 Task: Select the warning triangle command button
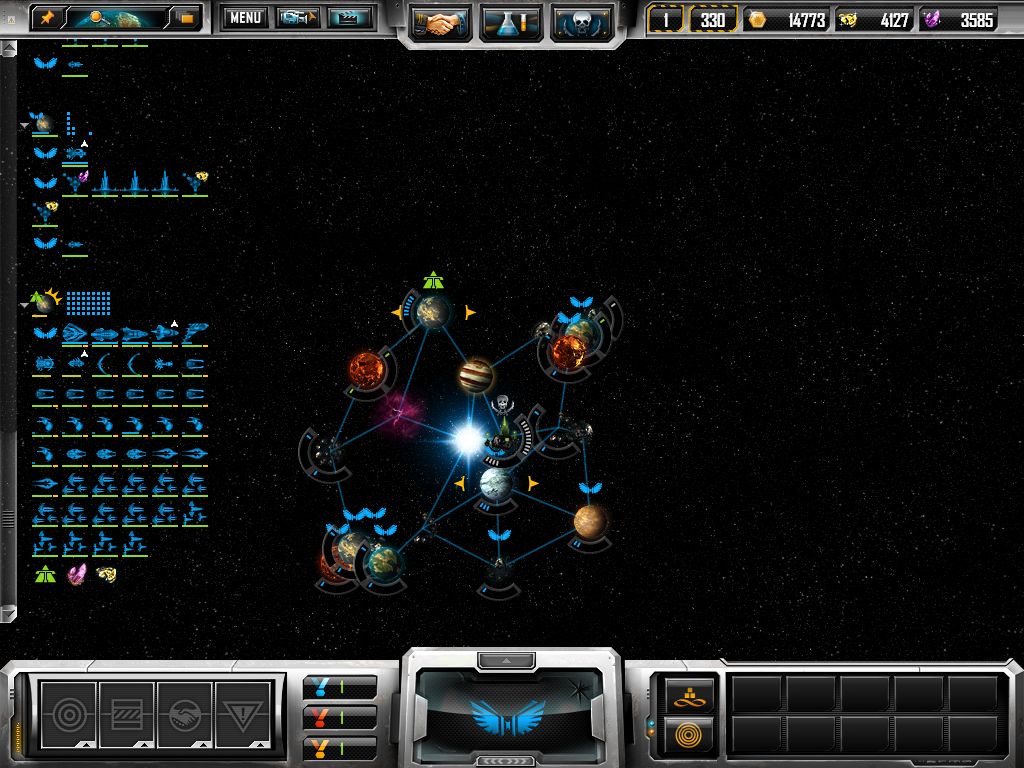[x=244, y=712]
